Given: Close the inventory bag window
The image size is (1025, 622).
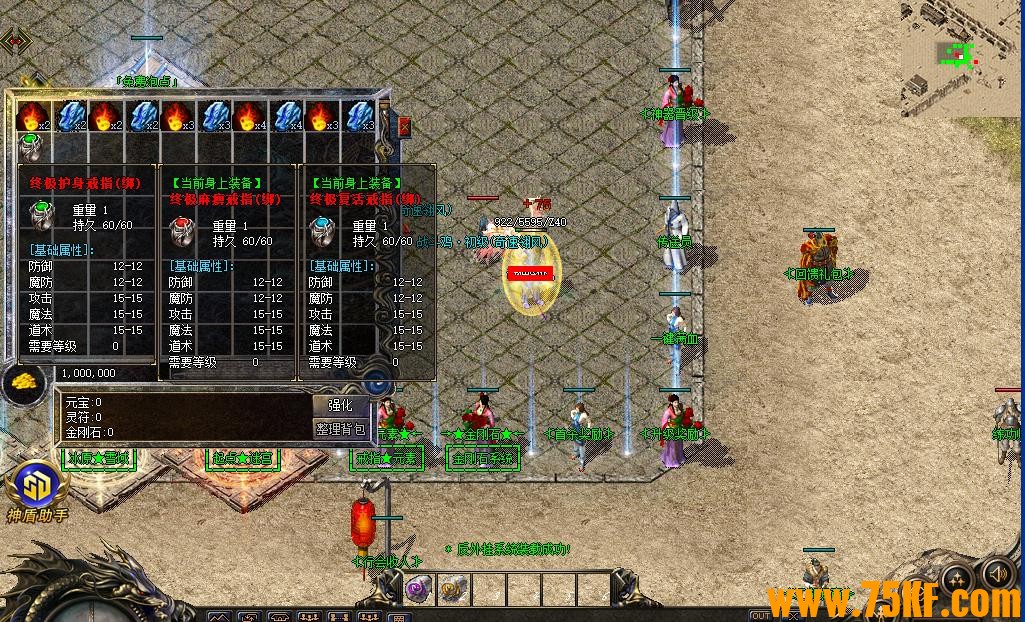Looking at the screenshot, I should tap(404, 127).
